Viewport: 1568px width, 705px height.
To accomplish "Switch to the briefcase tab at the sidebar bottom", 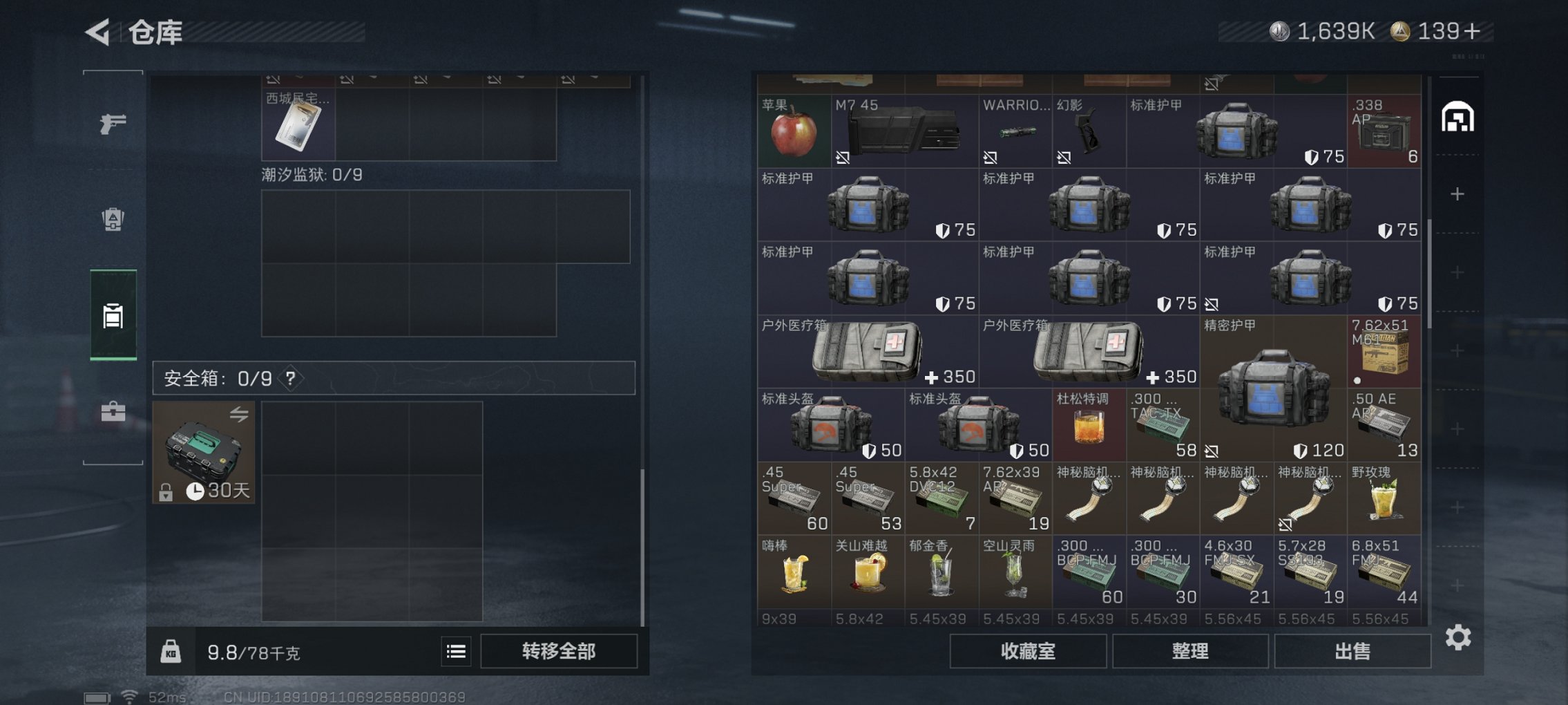I will [x=114, y=411].
